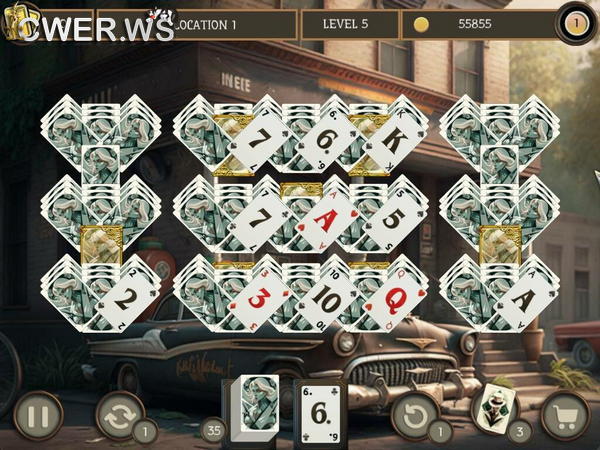Choose the black Ace card
The width and height of the screenshot is (600, 450).
(x=520, y=297)
